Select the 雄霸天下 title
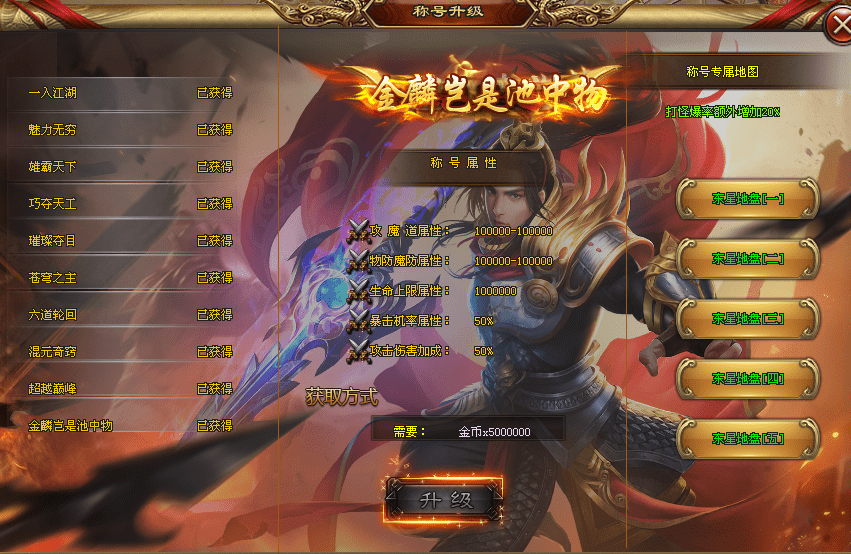Viewport: 851px width, 554px height. 130,167
